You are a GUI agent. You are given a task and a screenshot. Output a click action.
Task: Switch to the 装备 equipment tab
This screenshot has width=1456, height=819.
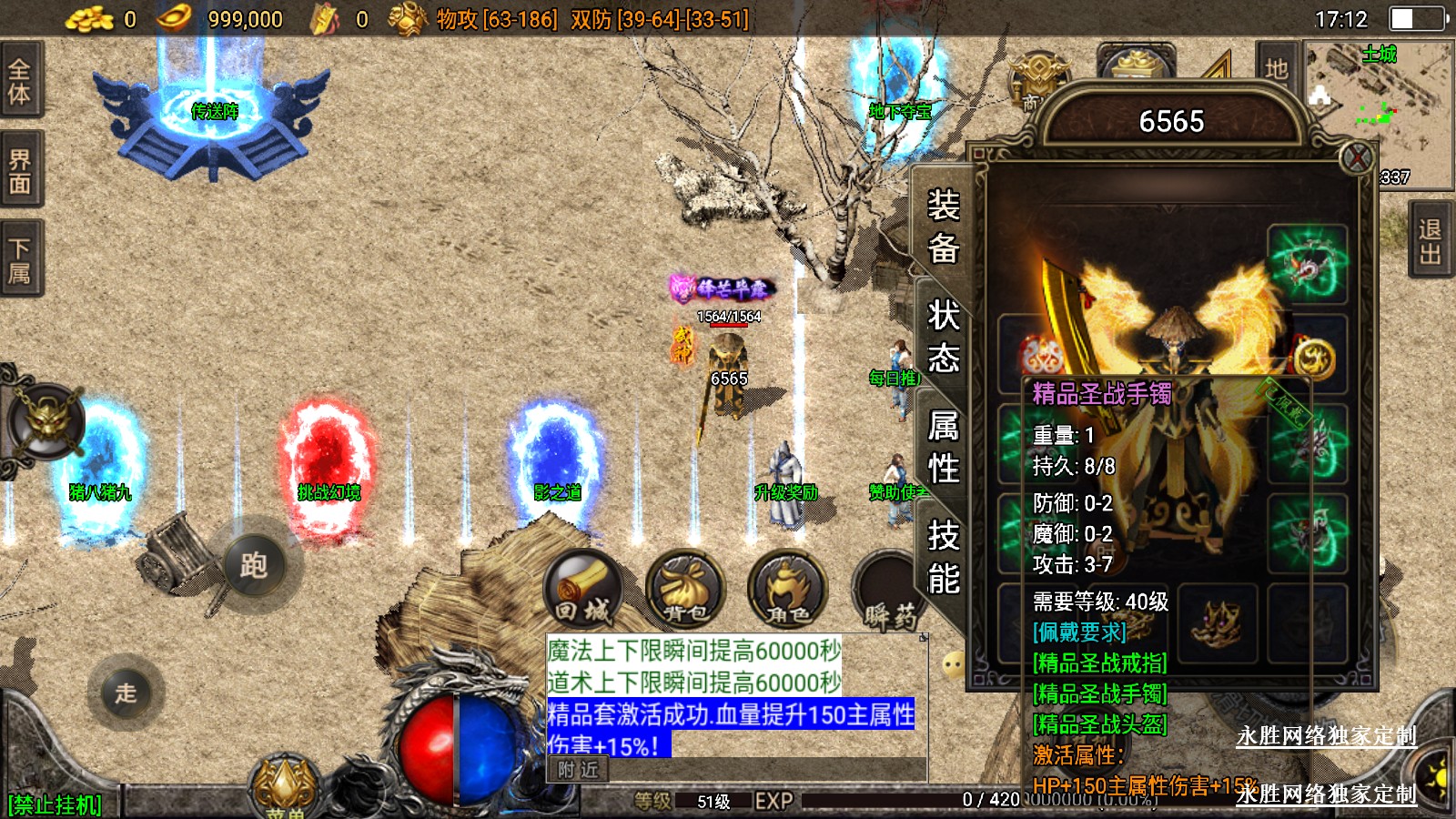943,226
